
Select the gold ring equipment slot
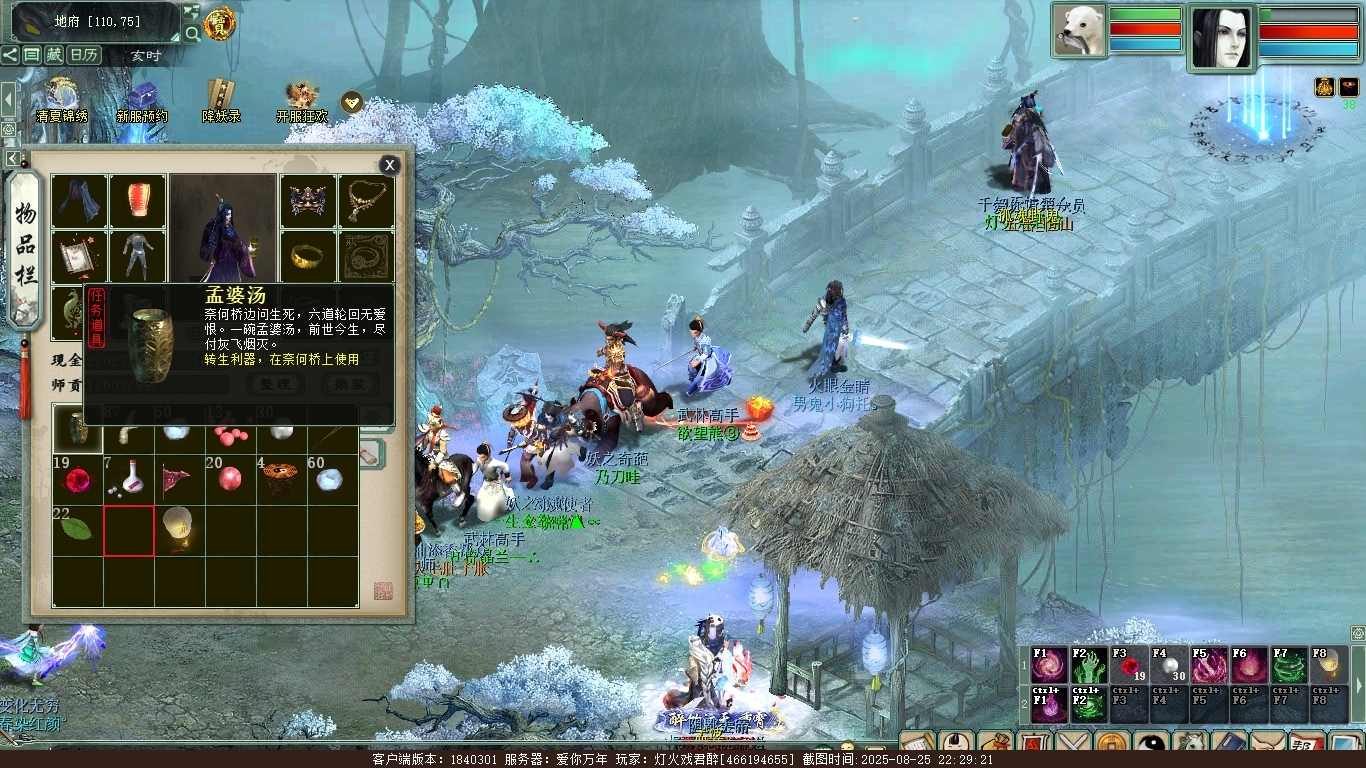[308, 257]
